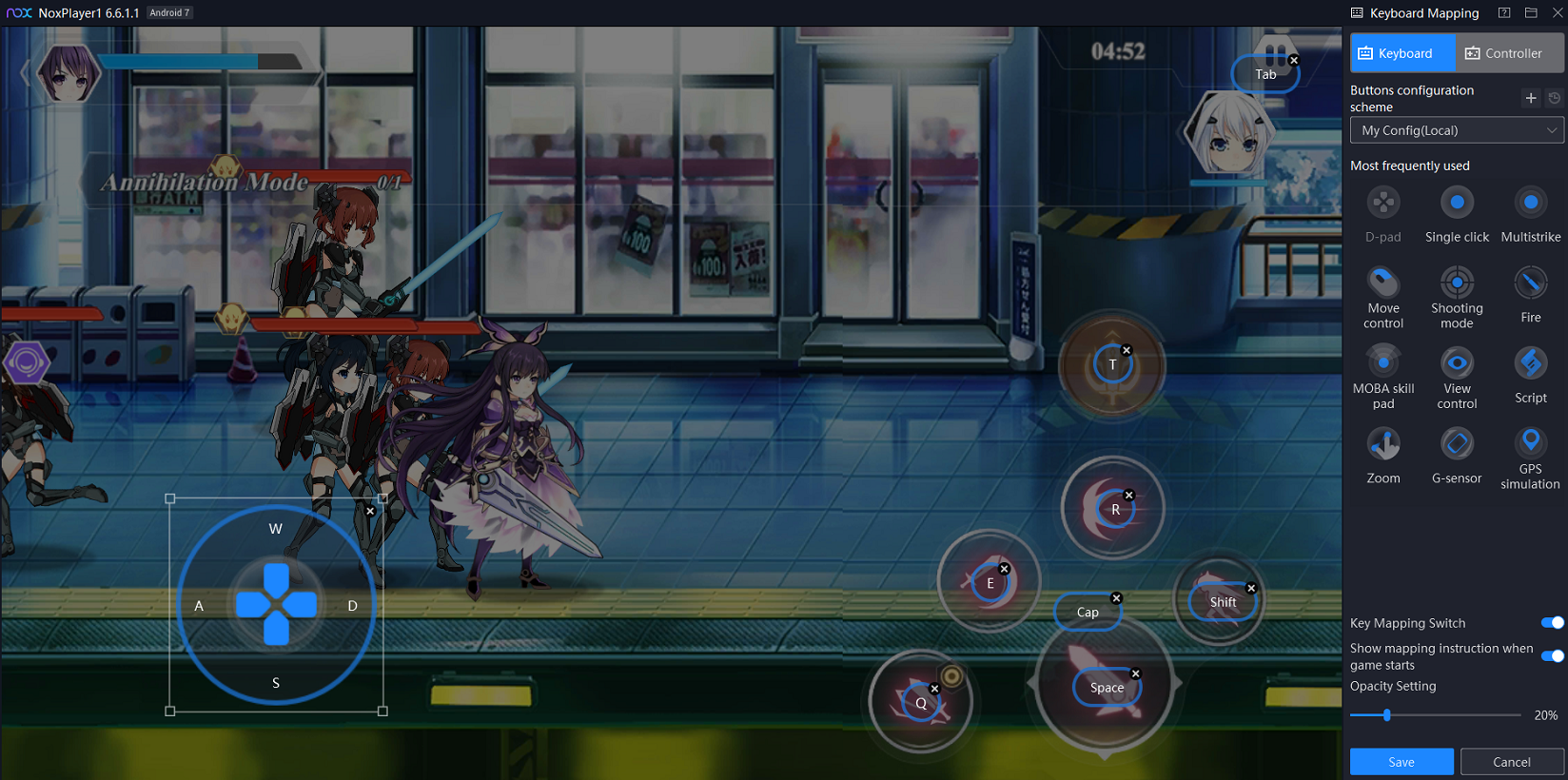The width and height of the screenshot is (1568, 780).
Task: Open the Script mapping tool
Action: click(x=1530, y=362)
